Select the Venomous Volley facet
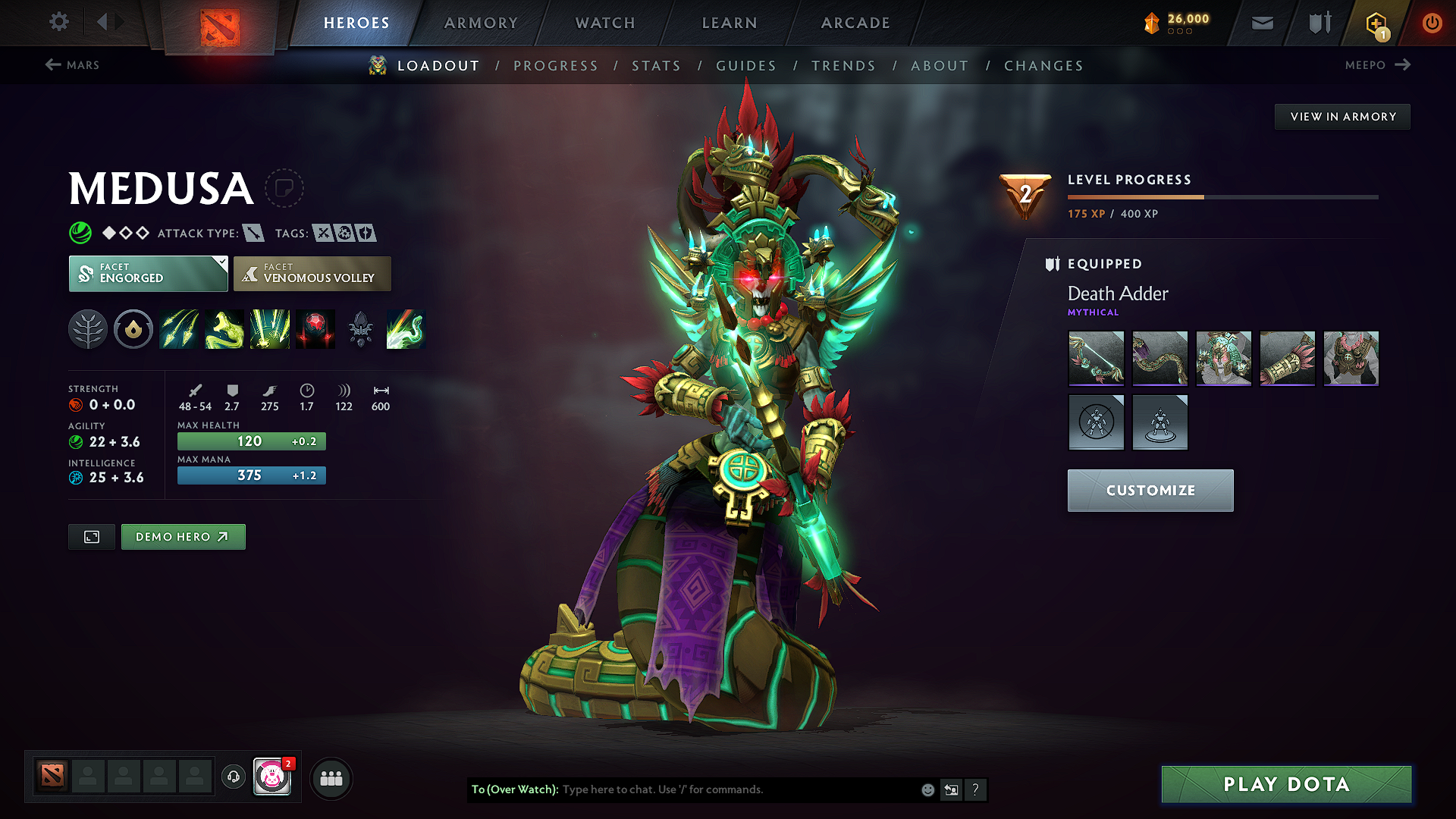This screenshot has height=819, width=1456. (312, 274)
